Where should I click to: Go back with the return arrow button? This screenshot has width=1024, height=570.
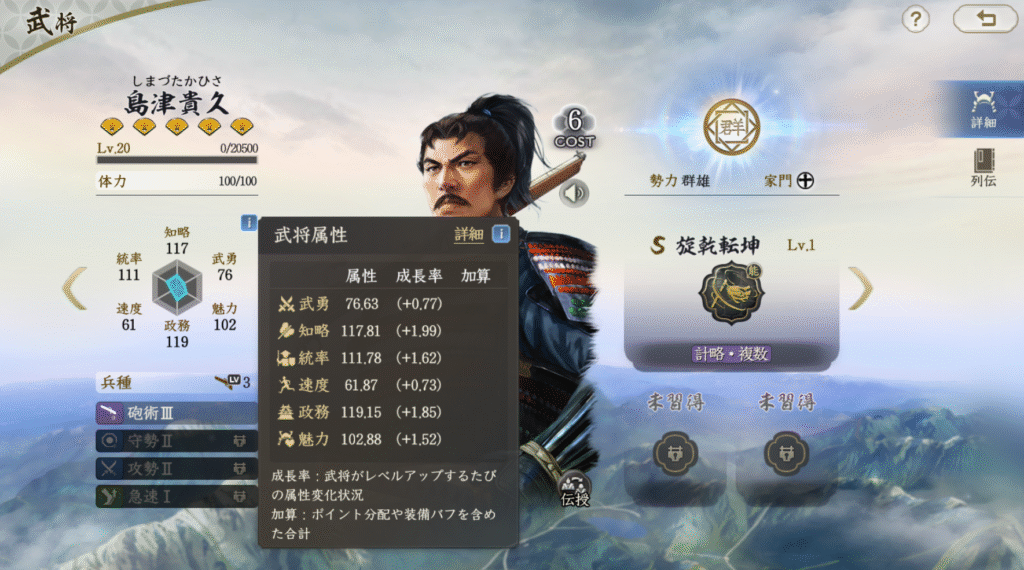point(985,18)
